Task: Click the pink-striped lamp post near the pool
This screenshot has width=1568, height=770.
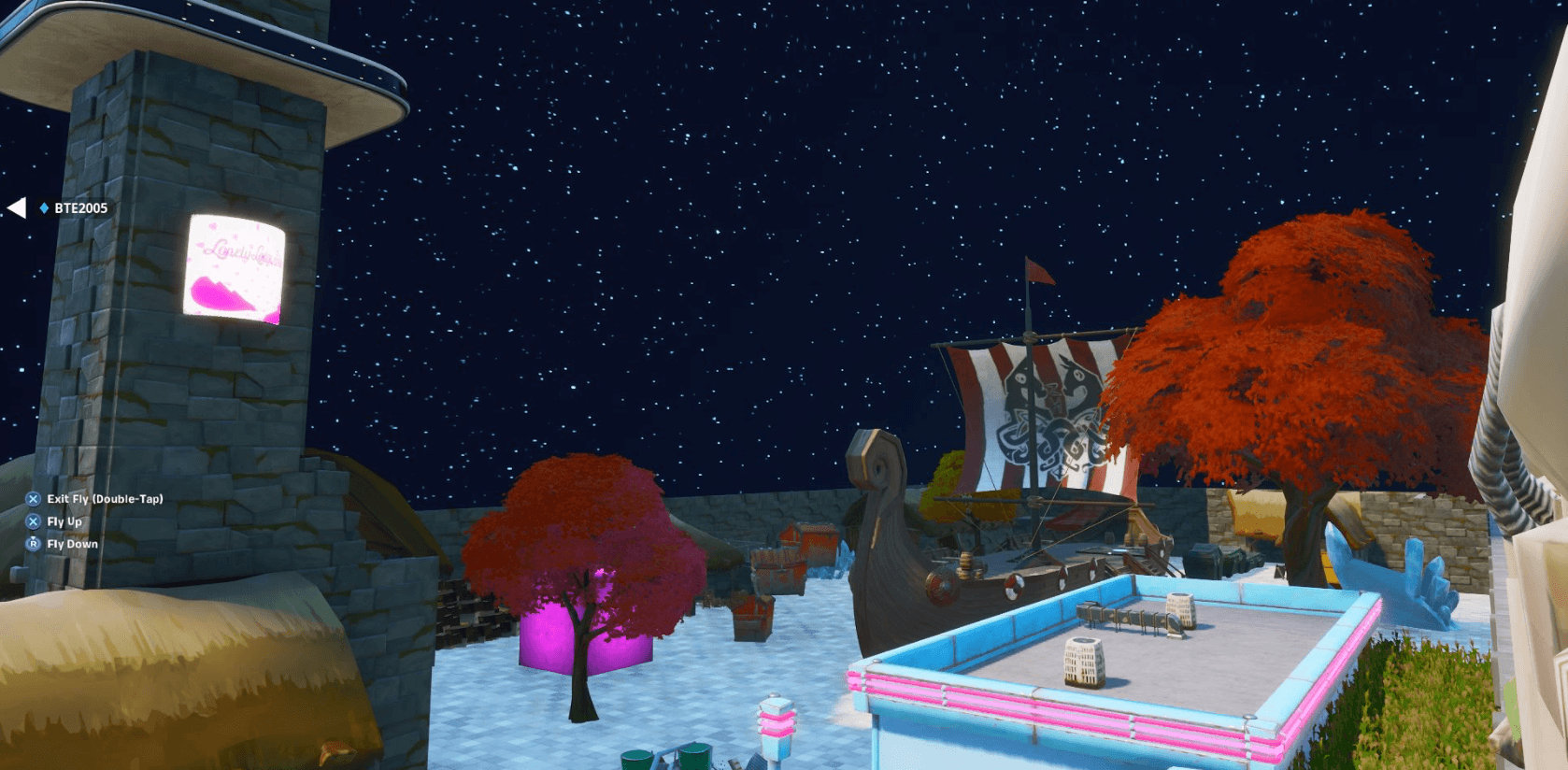Action: click(x=777, y=724)
